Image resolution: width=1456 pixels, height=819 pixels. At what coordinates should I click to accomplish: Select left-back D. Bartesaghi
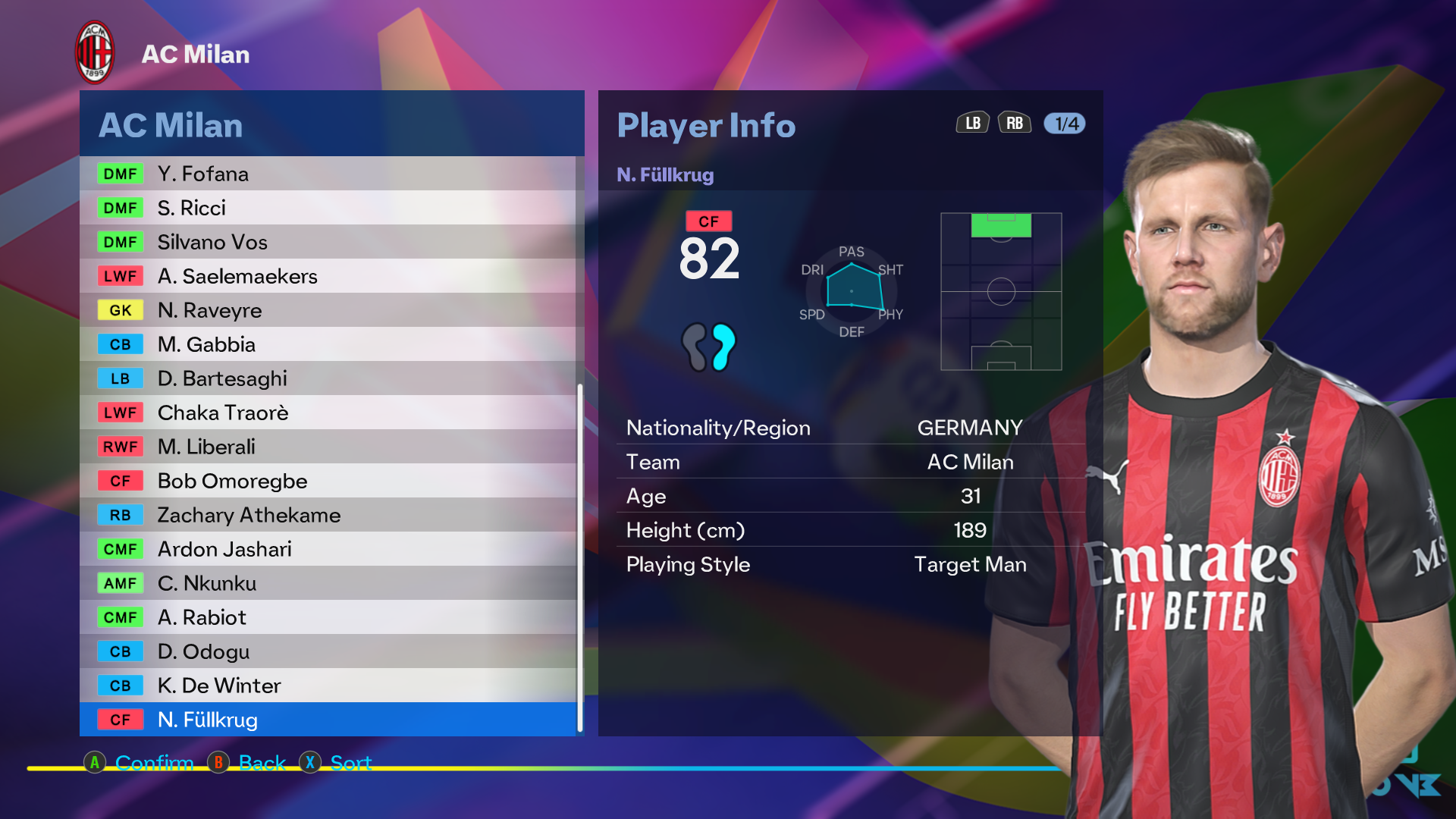click(x=328, y=378)
